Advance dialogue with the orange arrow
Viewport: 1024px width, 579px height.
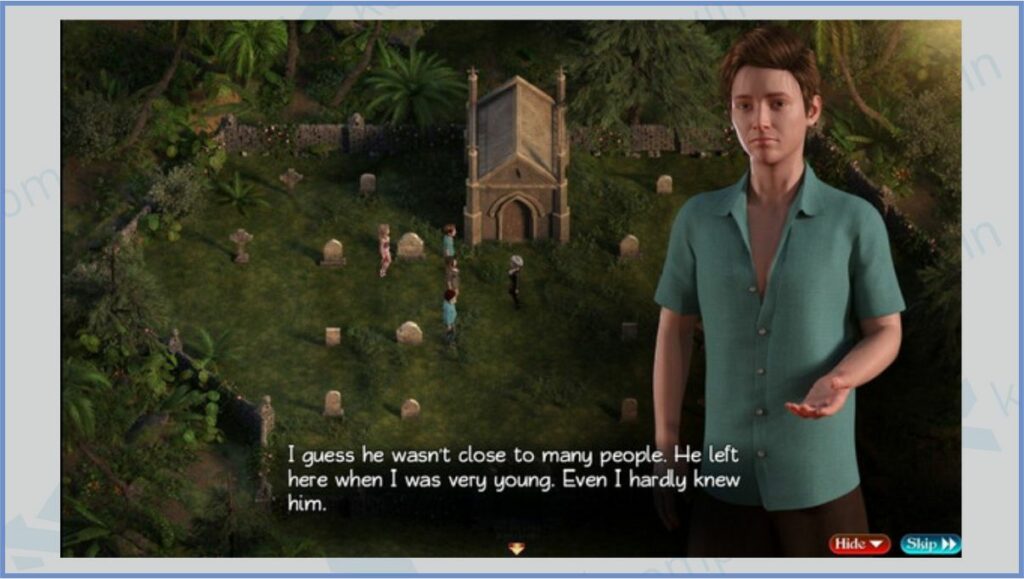[x=516, y=548]
